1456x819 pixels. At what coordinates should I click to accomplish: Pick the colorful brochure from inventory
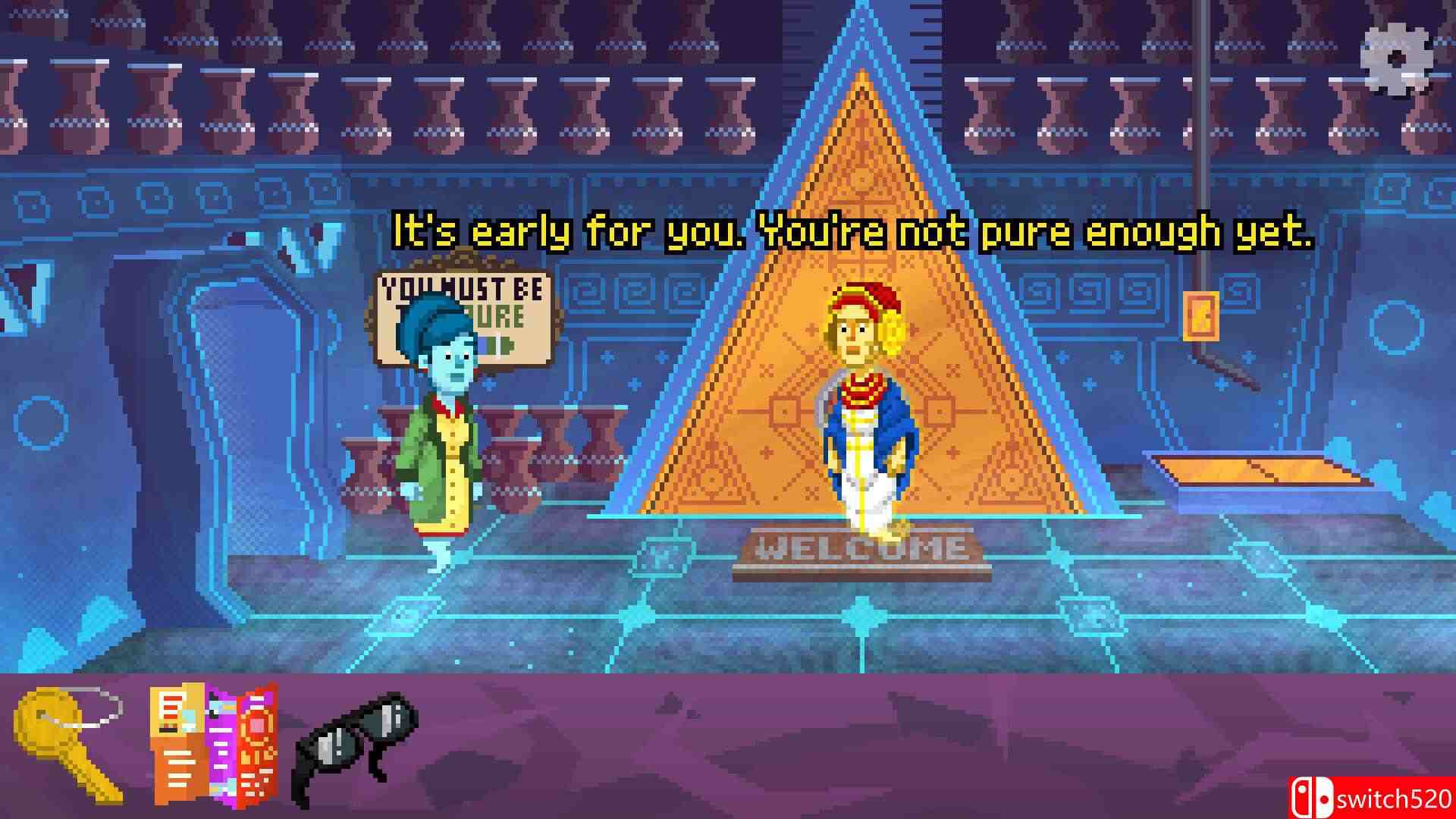pos(214,742)
